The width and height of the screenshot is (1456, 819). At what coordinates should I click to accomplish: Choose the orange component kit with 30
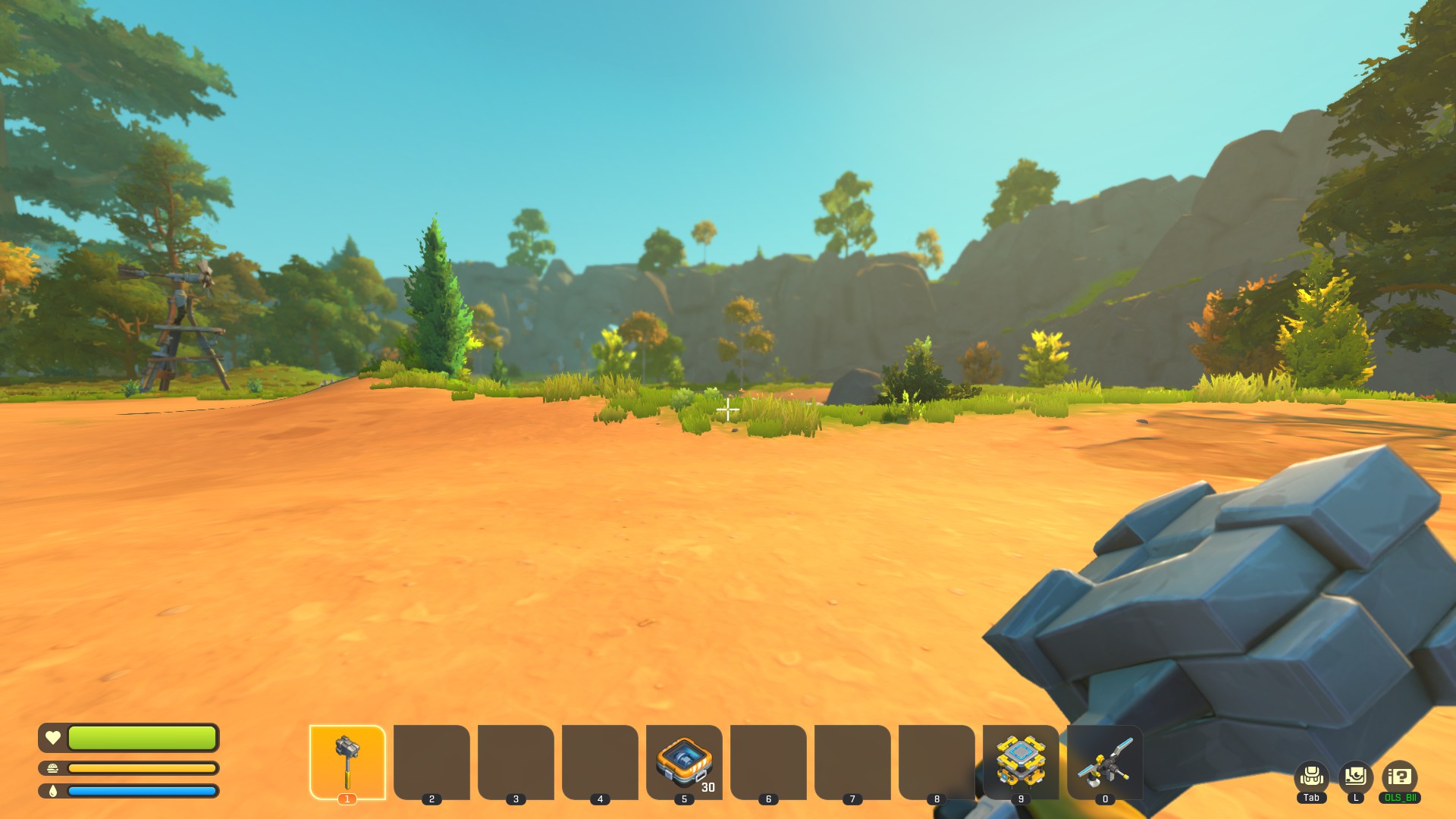[684, 761]
